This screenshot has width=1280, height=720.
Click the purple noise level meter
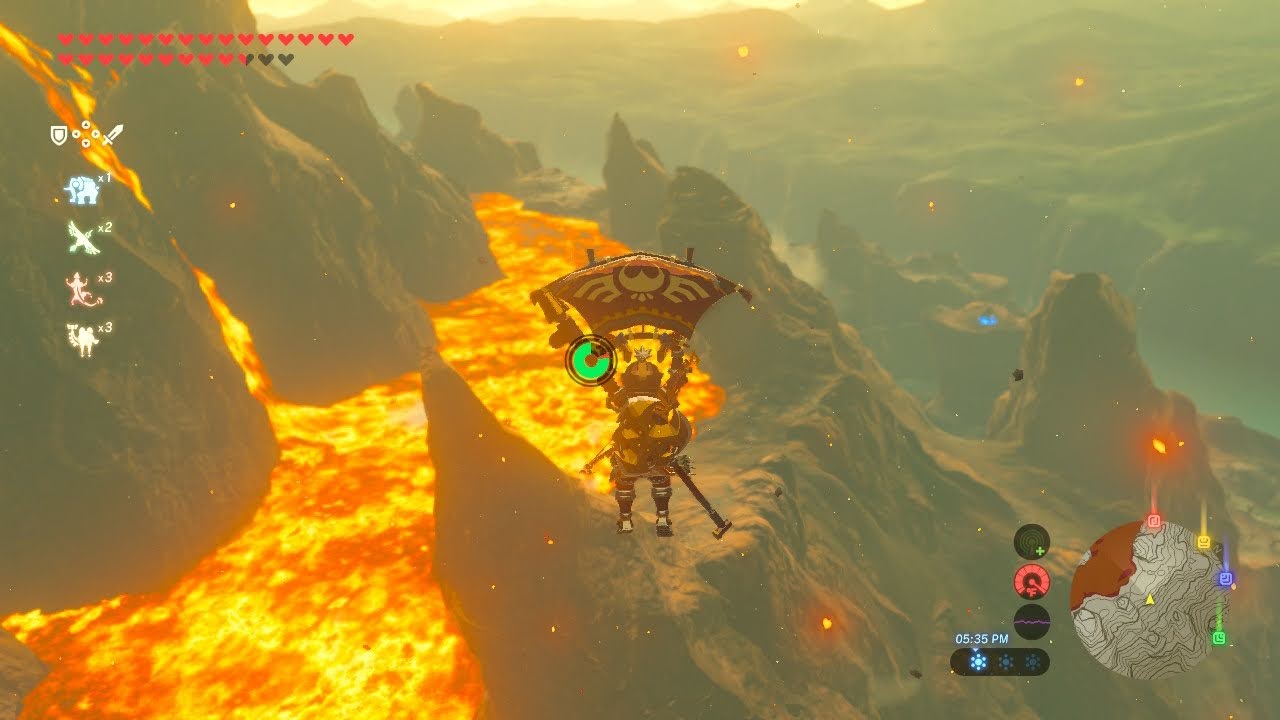point(1032,621)
